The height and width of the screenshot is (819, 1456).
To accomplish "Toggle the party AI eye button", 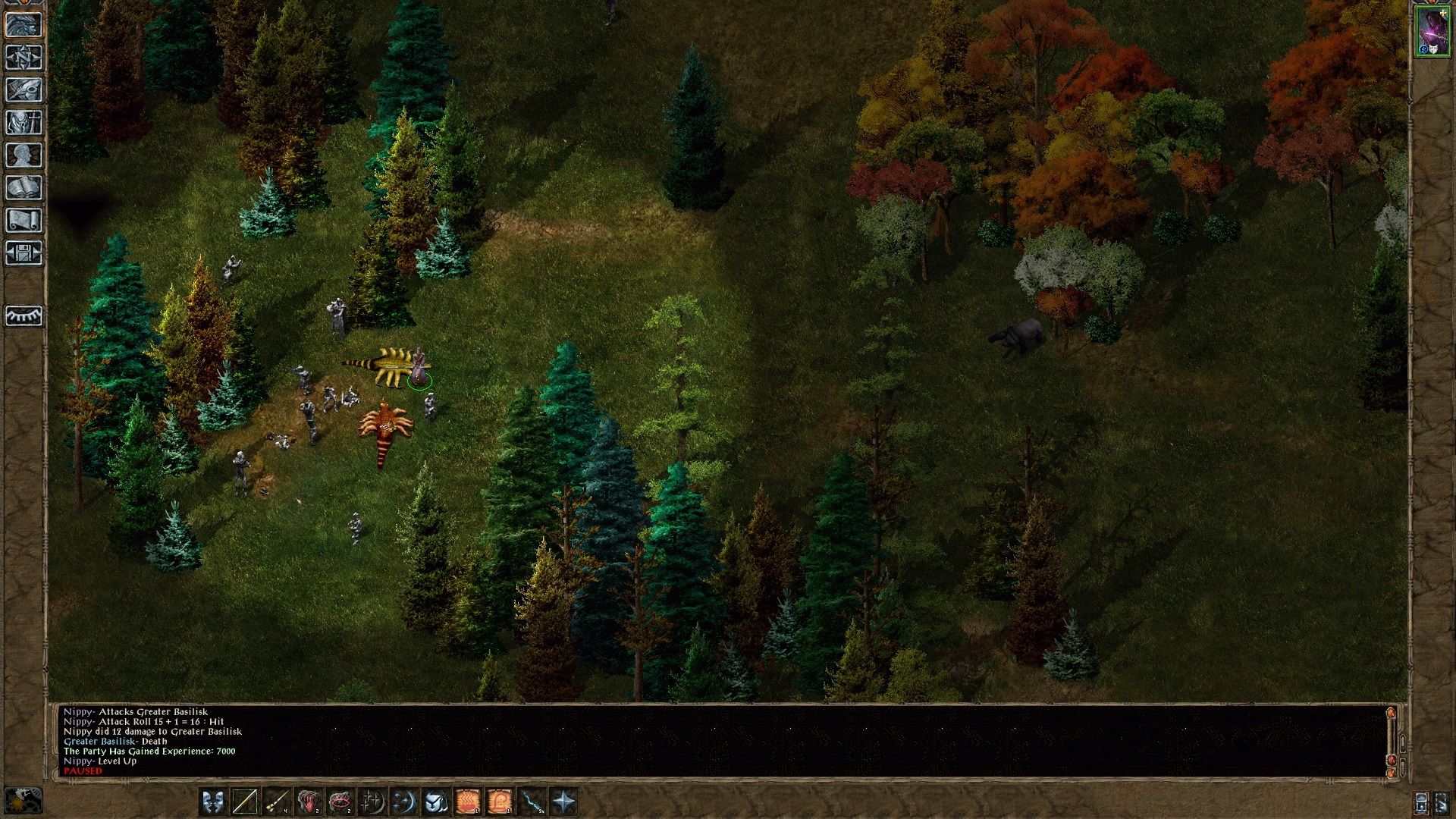I will point(24,315).
